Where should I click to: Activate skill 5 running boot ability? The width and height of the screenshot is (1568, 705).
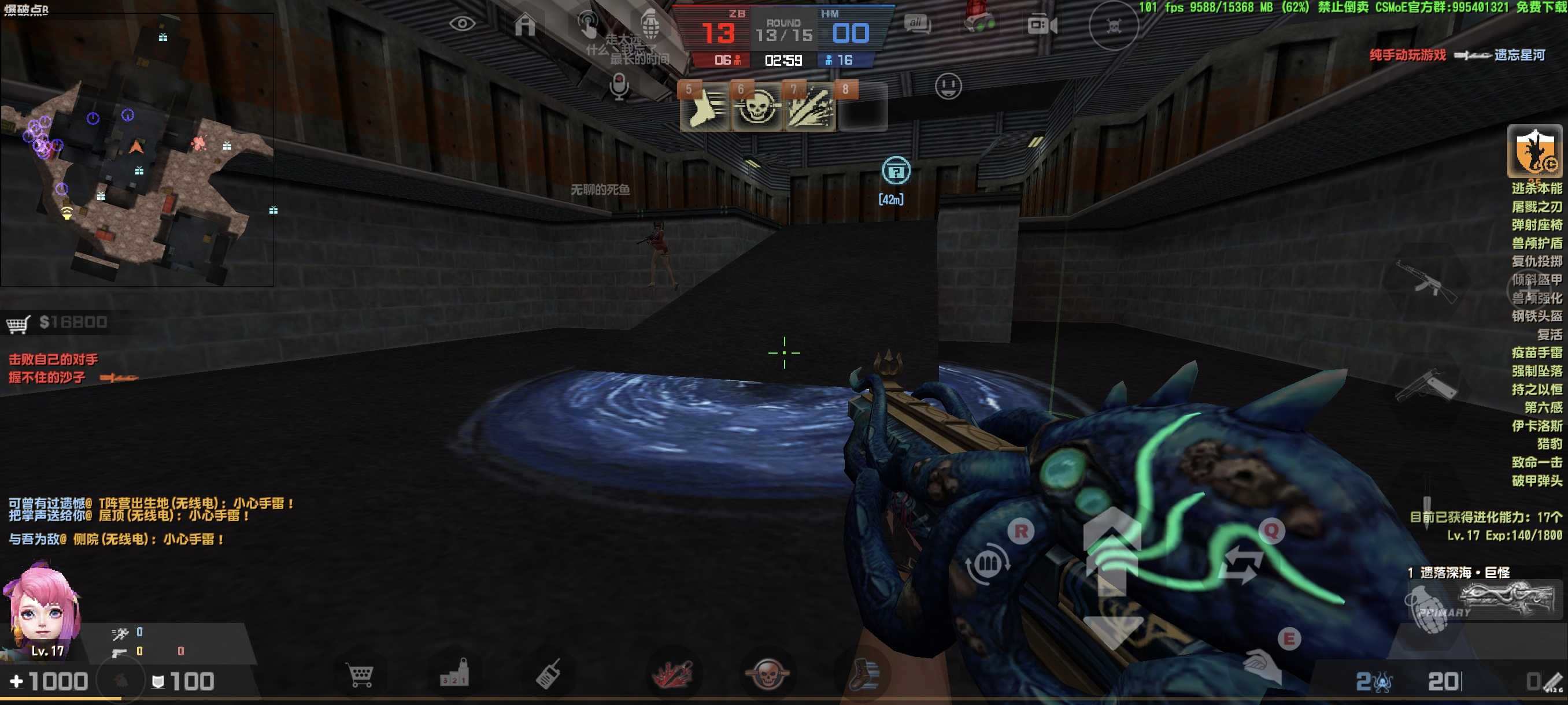704,108
